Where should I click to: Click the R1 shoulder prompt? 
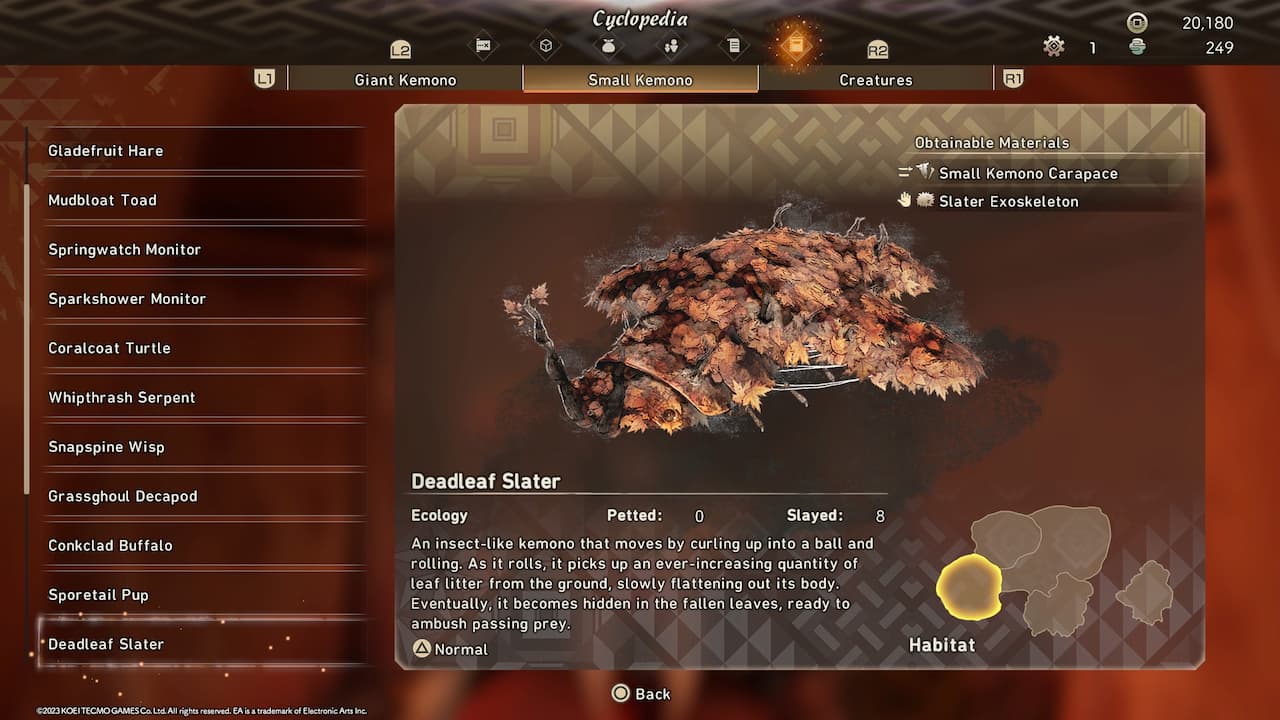click(1012, 78)
